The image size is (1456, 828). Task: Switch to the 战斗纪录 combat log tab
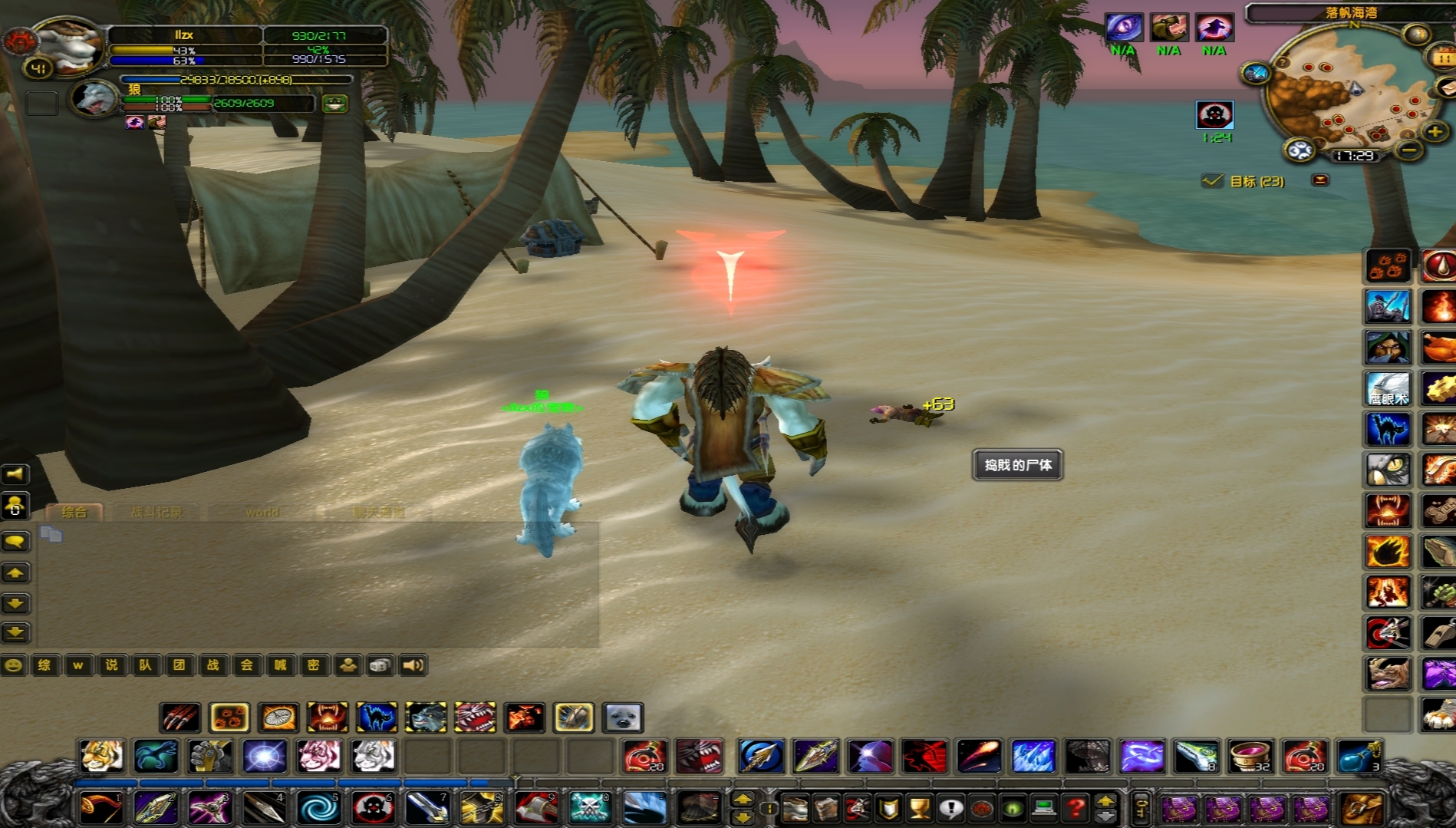point(156,512)
